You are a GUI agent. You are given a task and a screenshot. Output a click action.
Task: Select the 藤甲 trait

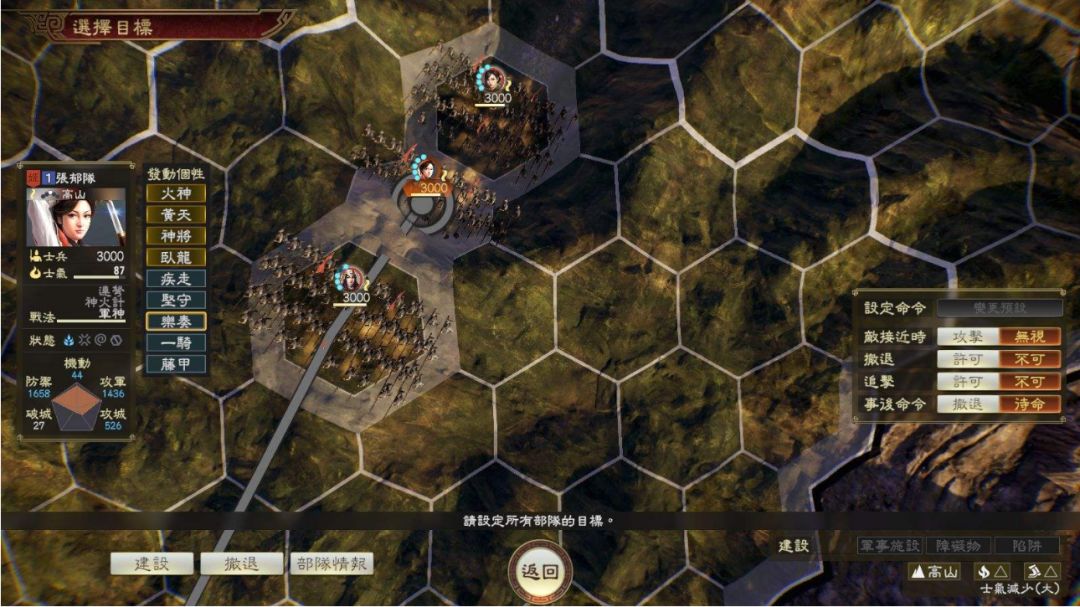(176, 364)
